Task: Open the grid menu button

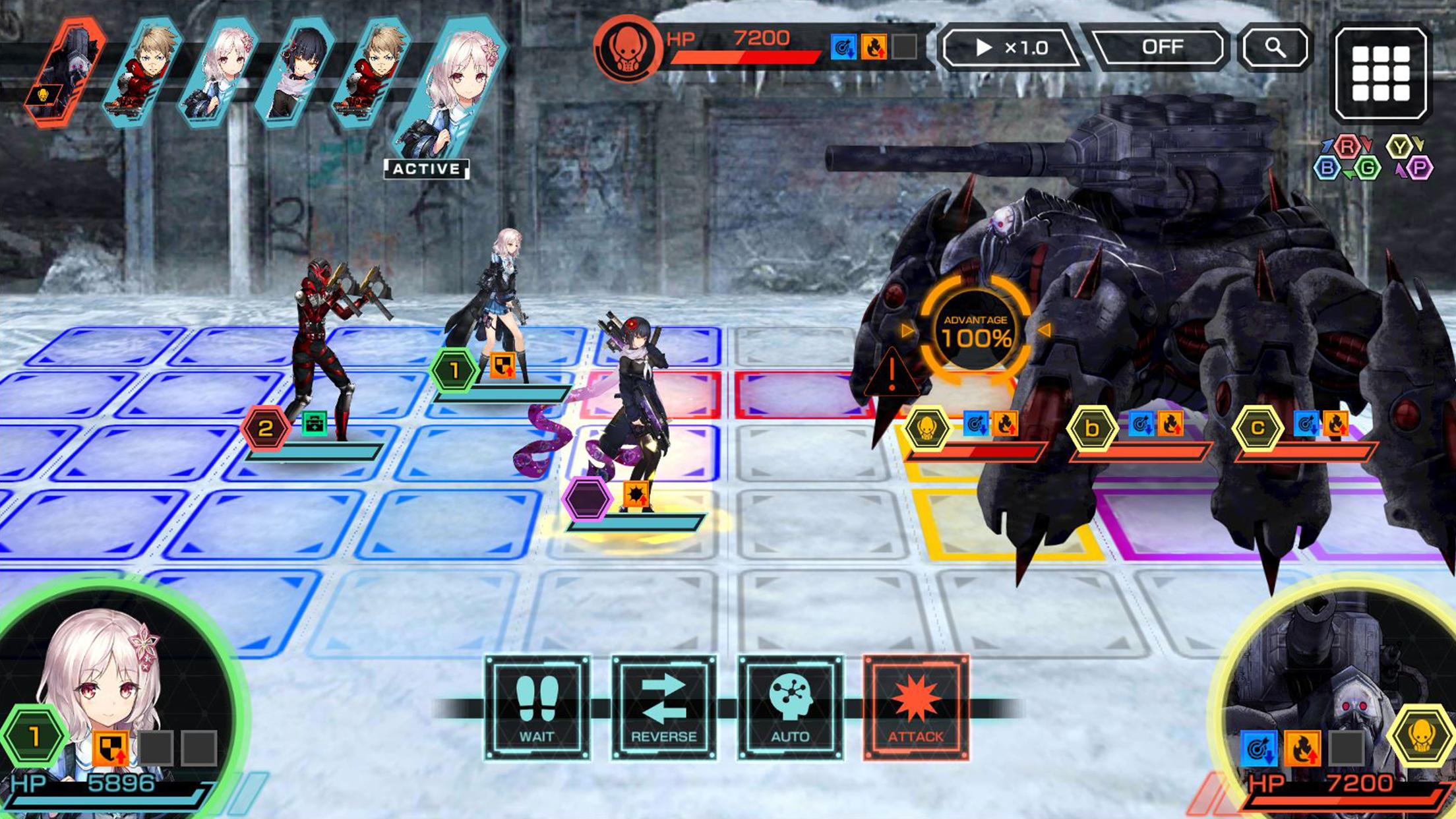Action: point(1380,73)
